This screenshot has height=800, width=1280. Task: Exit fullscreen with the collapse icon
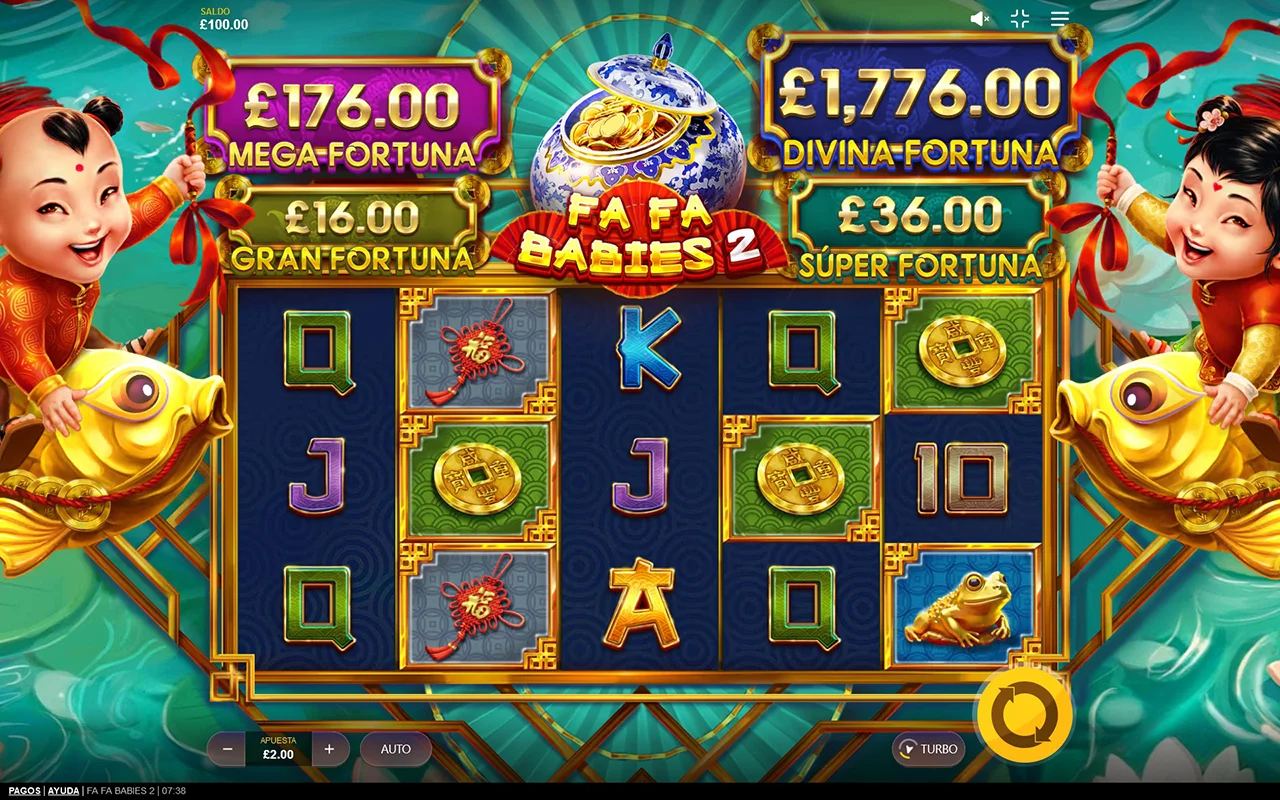1020,18
